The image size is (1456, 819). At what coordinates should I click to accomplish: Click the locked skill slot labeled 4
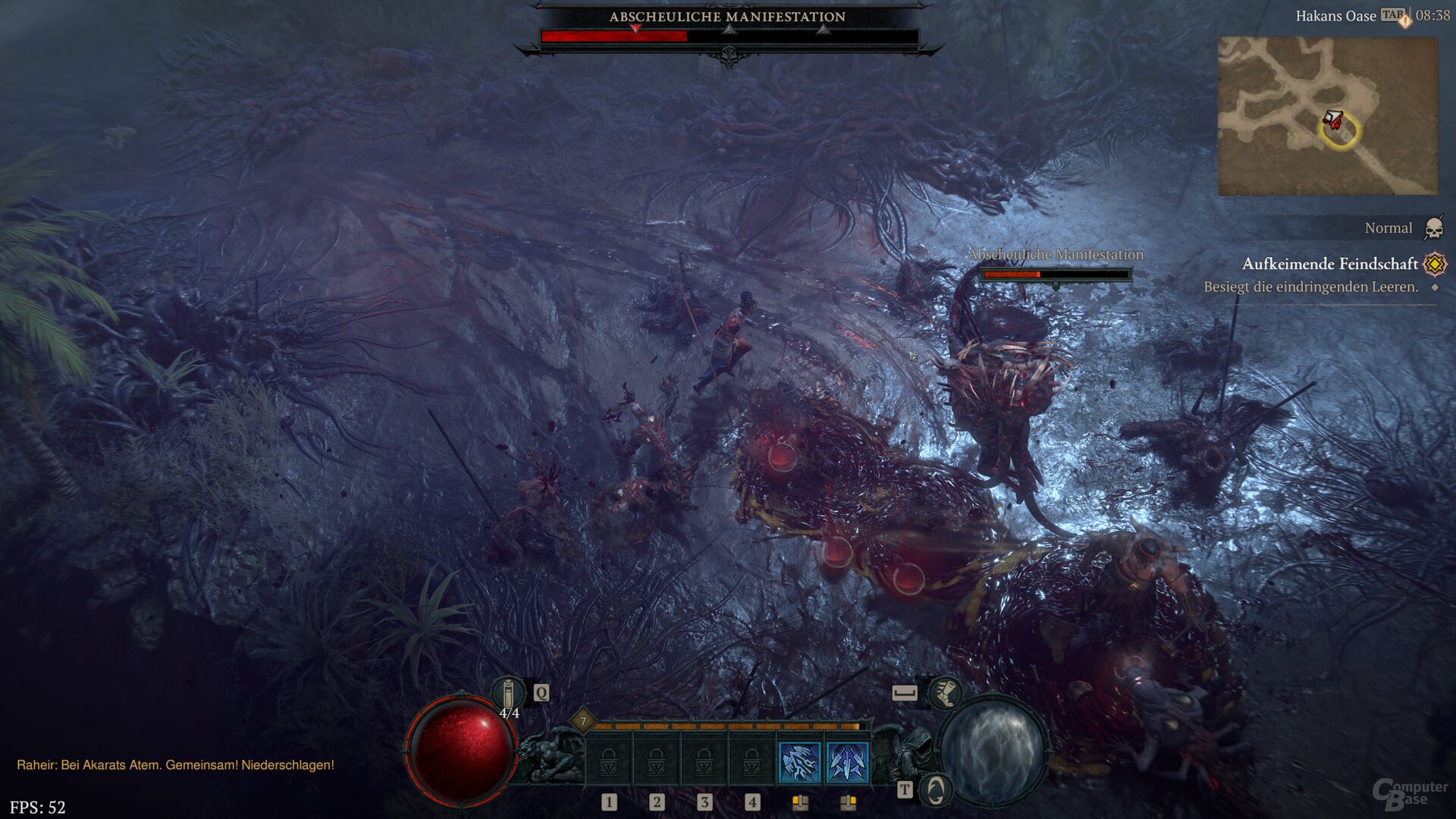pyautogui.click(x=752, y=759)
